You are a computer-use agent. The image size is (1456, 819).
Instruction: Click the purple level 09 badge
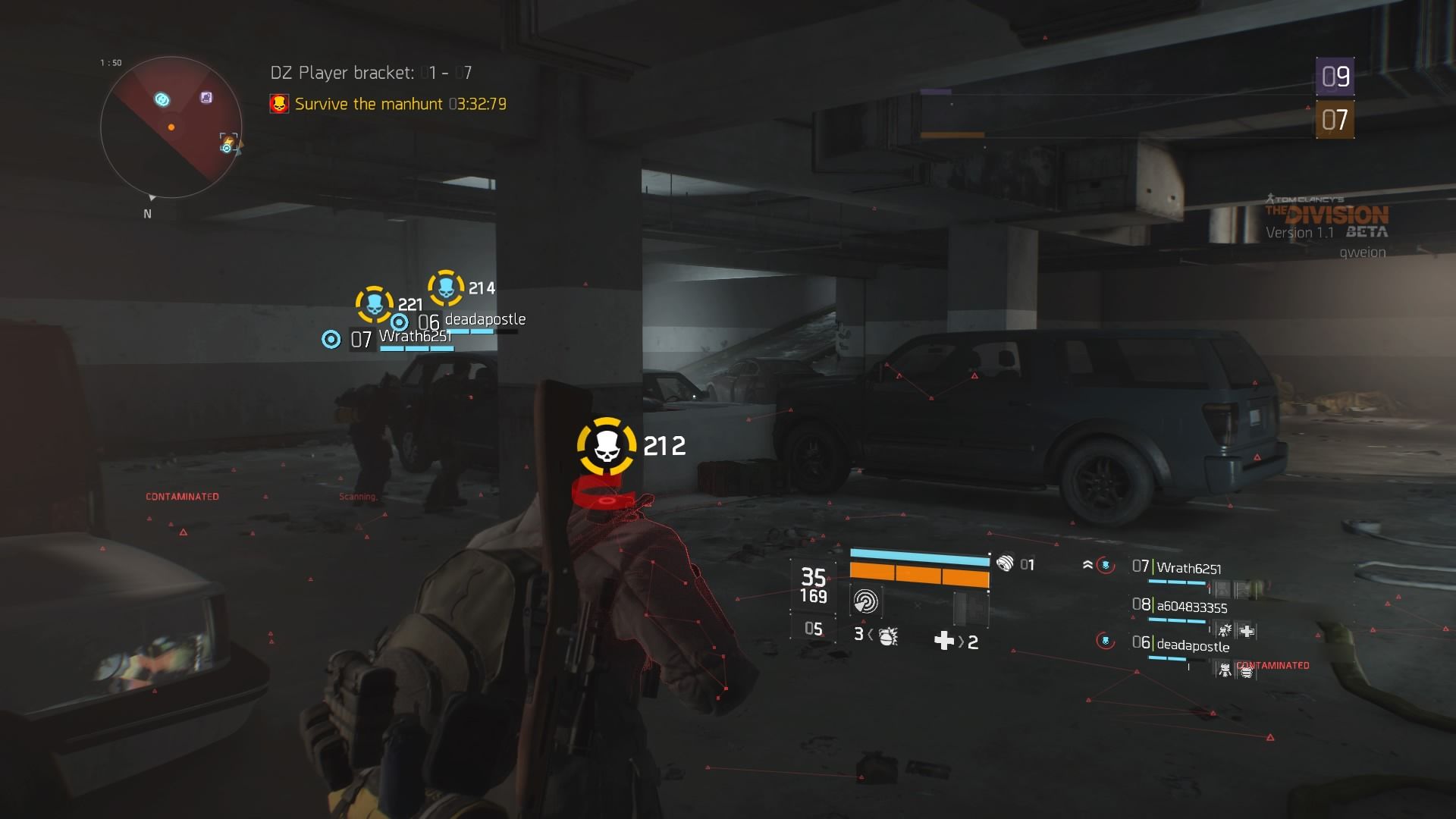[1335, 76]
